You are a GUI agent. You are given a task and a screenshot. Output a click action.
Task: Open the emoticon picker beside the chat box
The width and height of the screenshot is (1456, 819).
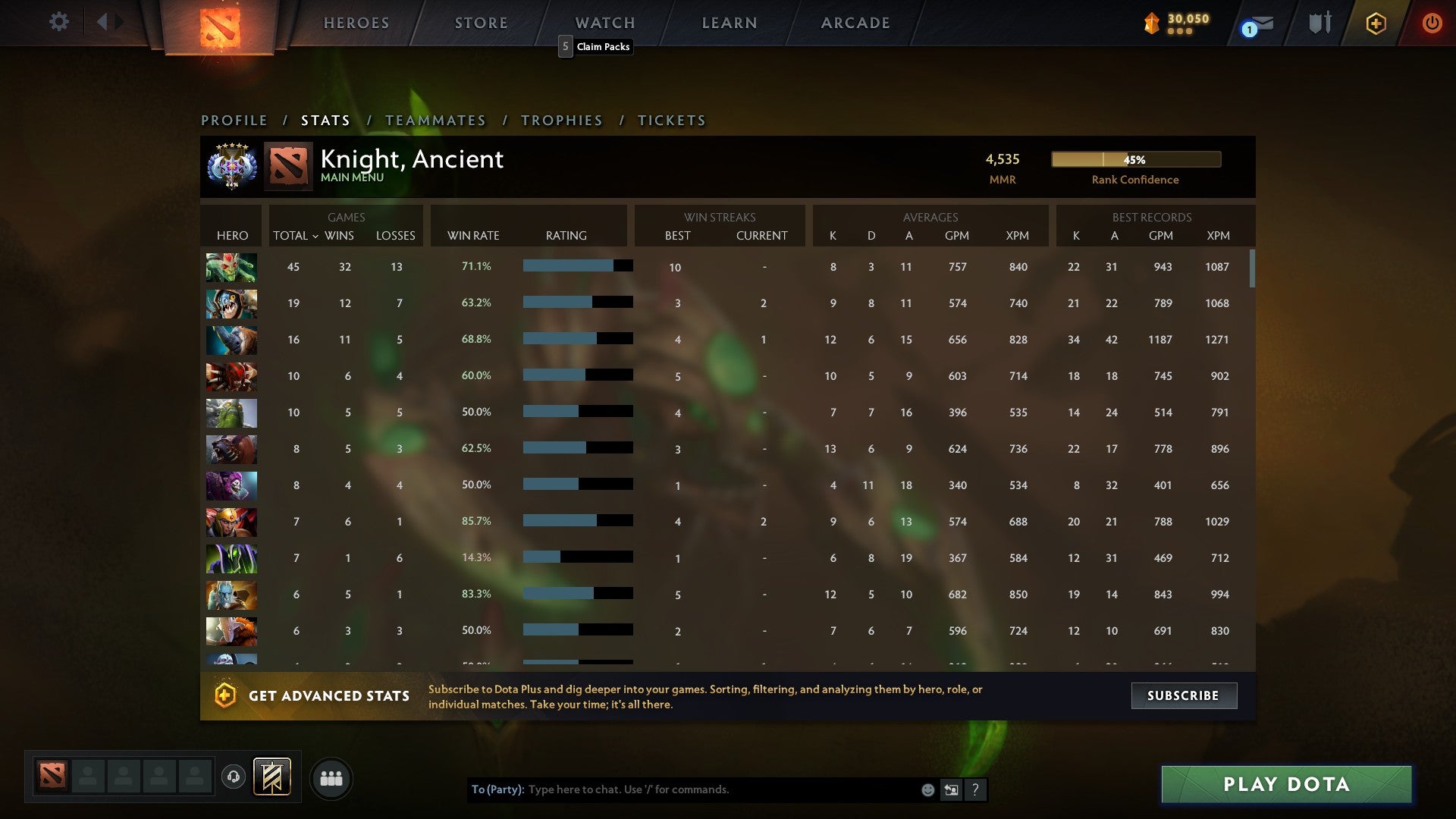927,789
